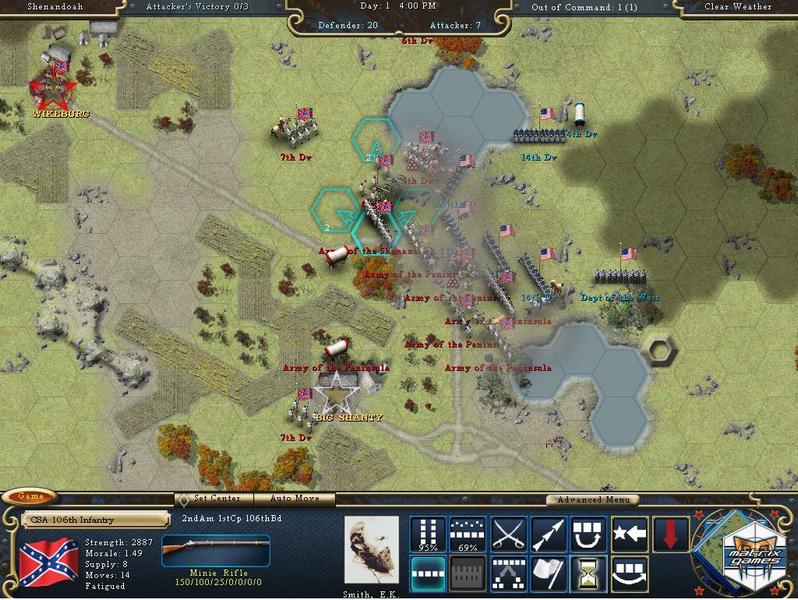The width and height of the screenshot is (798, 600).
Task: Select the column formation icon showing 95%
Action: click(x=428, y=535)
